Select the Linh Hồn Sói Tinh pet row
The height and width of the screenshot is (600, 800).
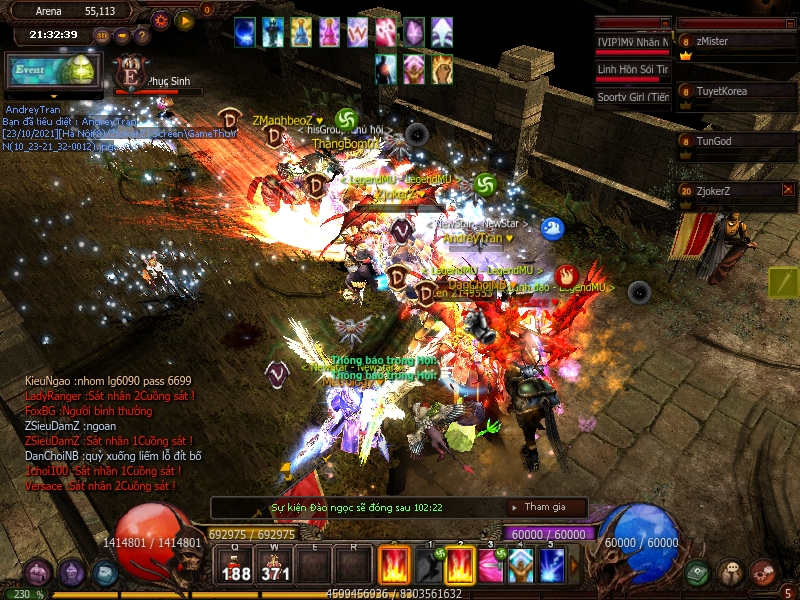[632, 70]
